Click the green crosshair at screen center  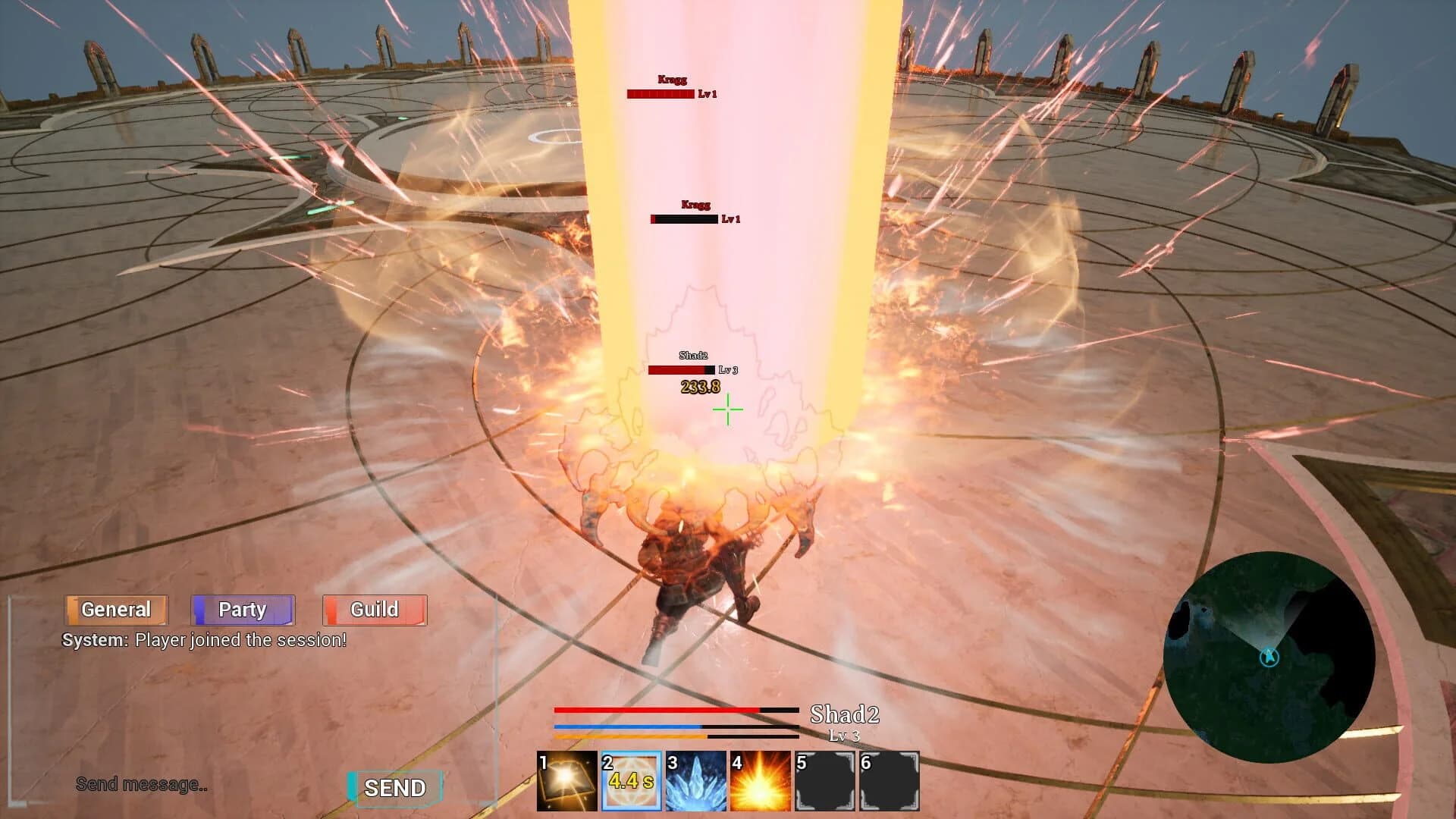pyautogui.click(x=727, y=410)
